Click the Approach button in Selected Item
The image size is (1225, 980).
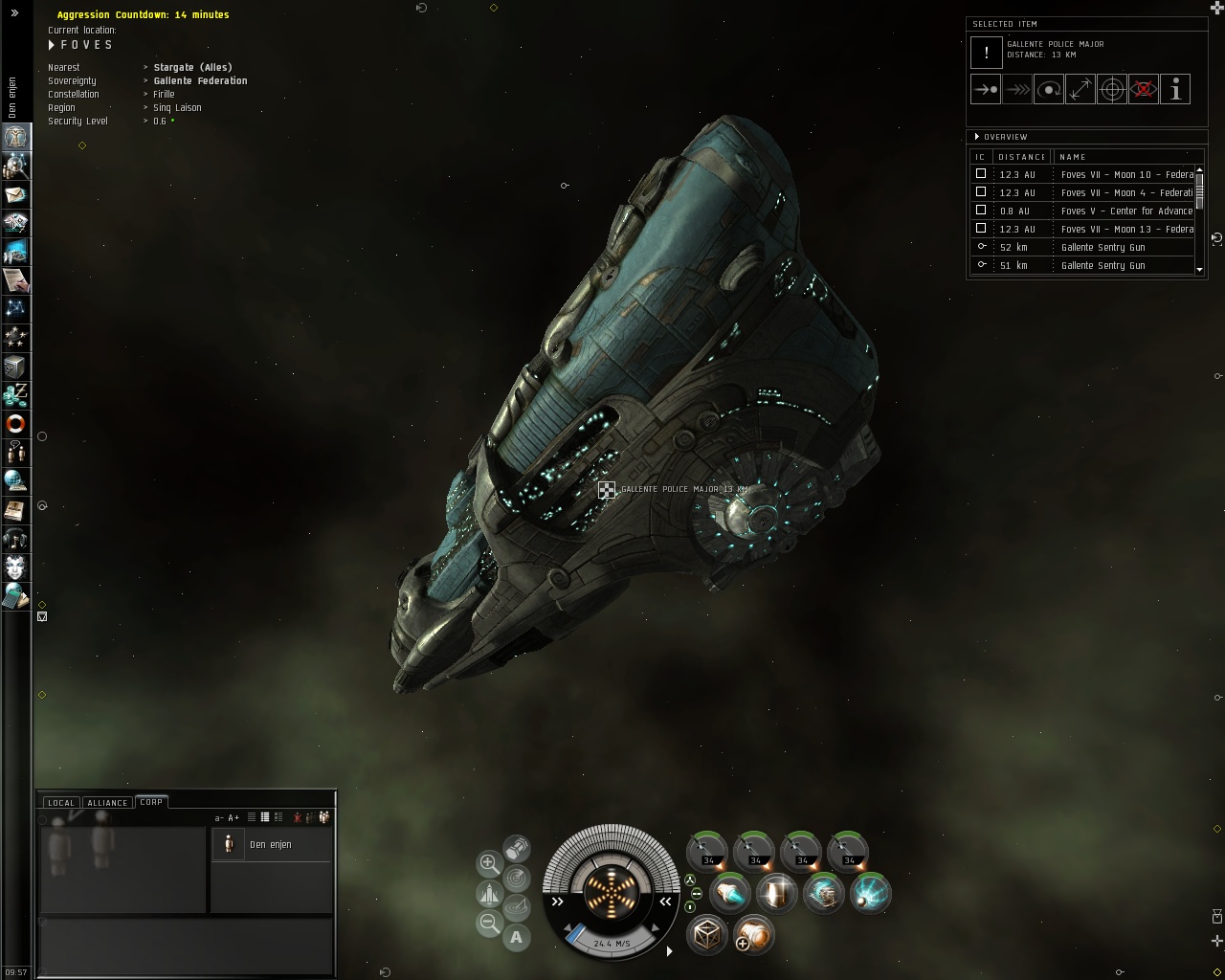[x=986, y=89]
